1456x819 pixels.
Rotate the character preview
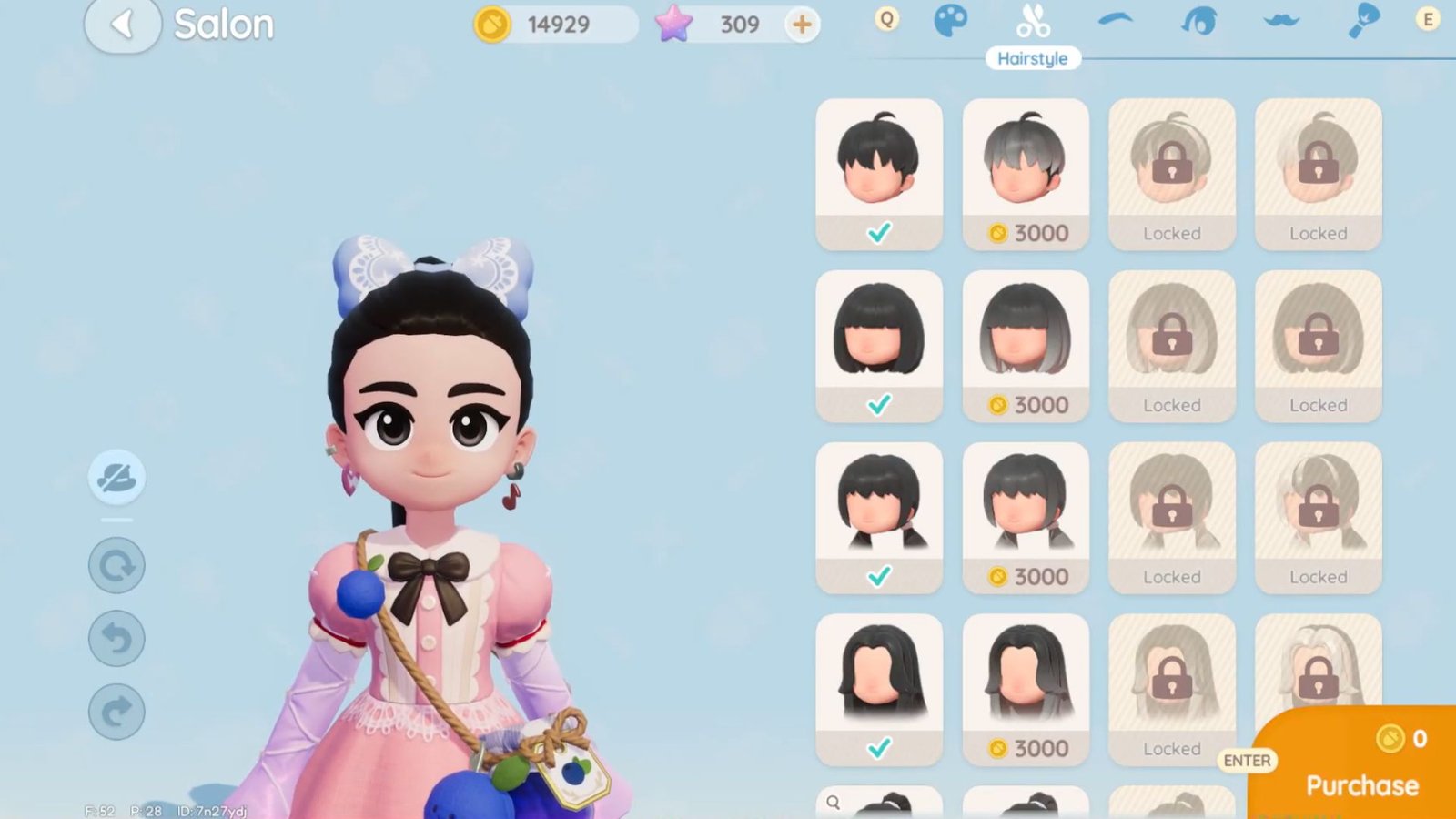116,565
